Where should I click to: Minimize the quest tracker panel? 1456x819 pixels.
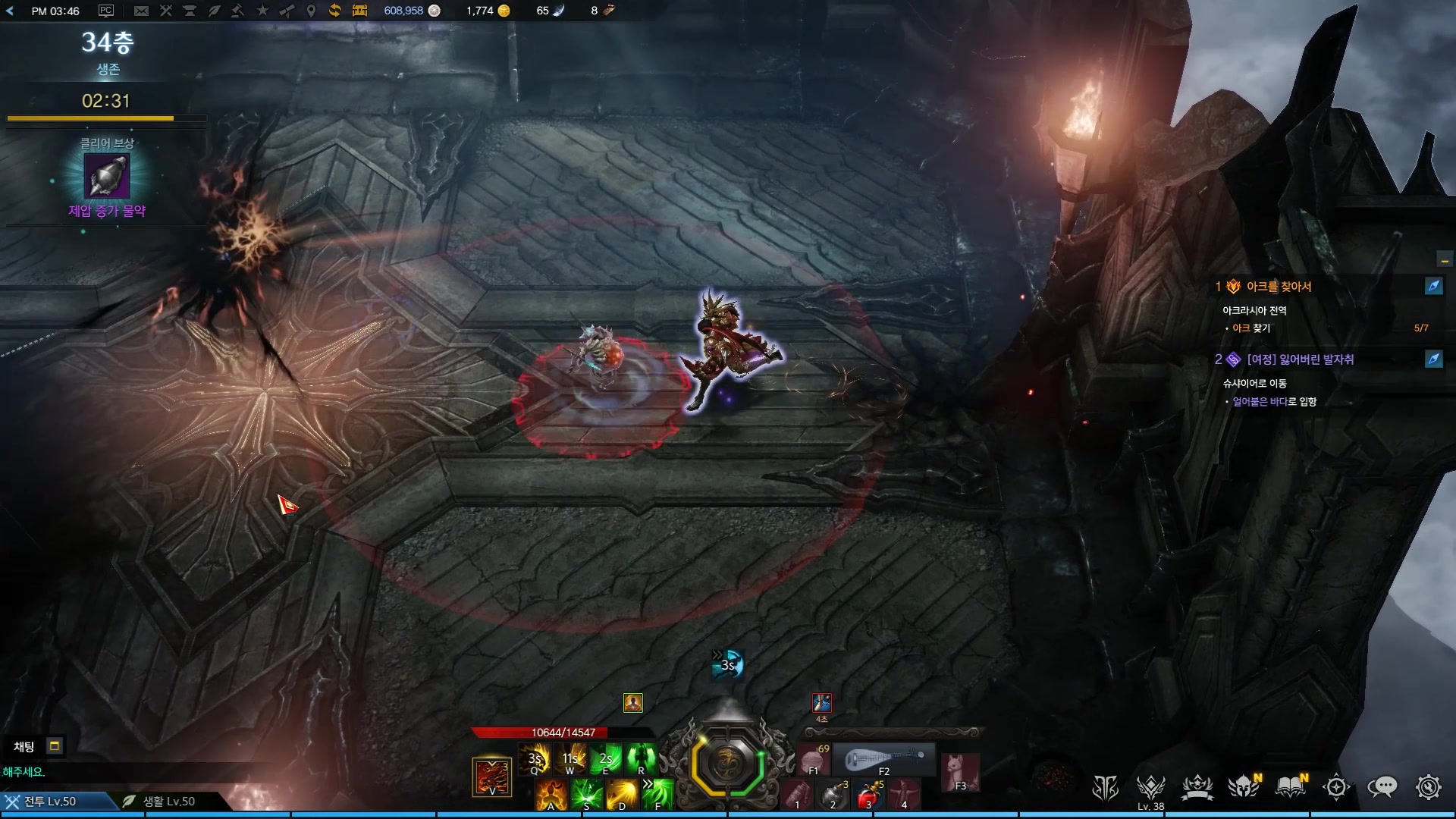1445,260
